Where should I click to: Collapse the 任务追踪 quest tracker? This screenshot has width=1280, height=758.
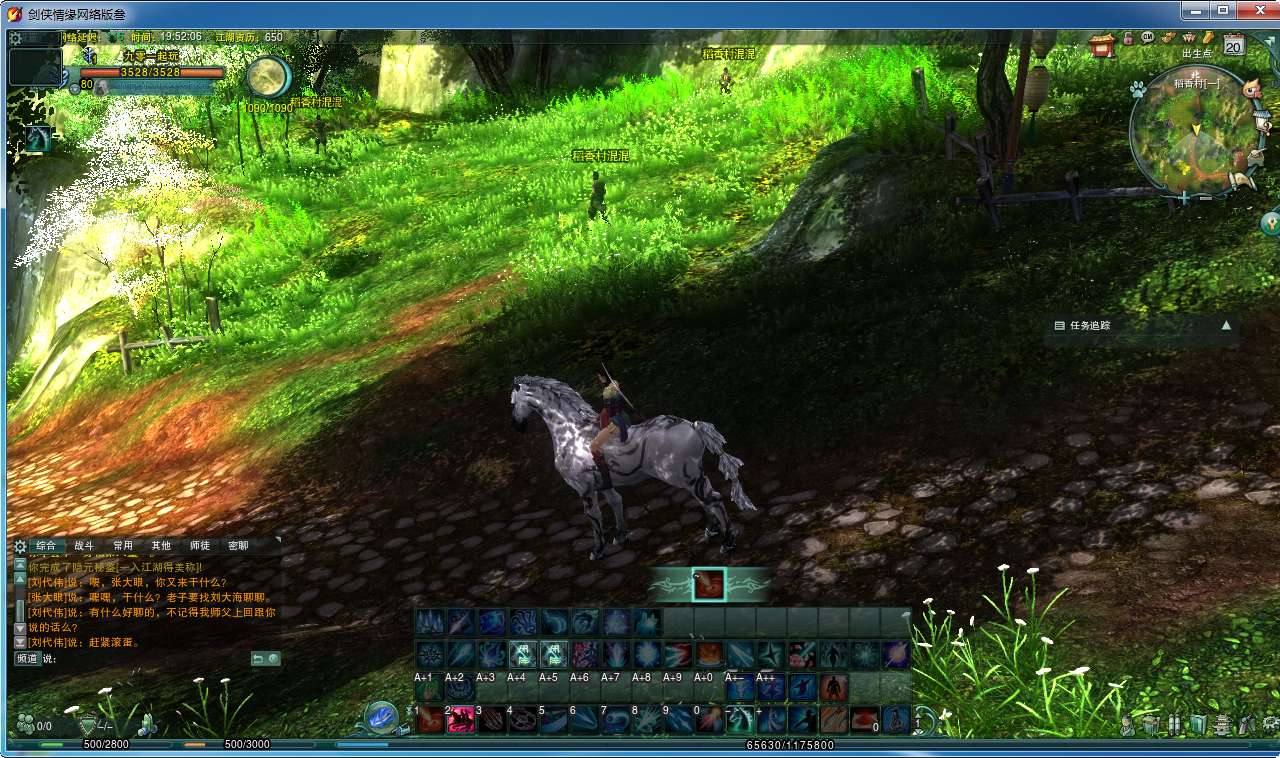point(1226,325)
